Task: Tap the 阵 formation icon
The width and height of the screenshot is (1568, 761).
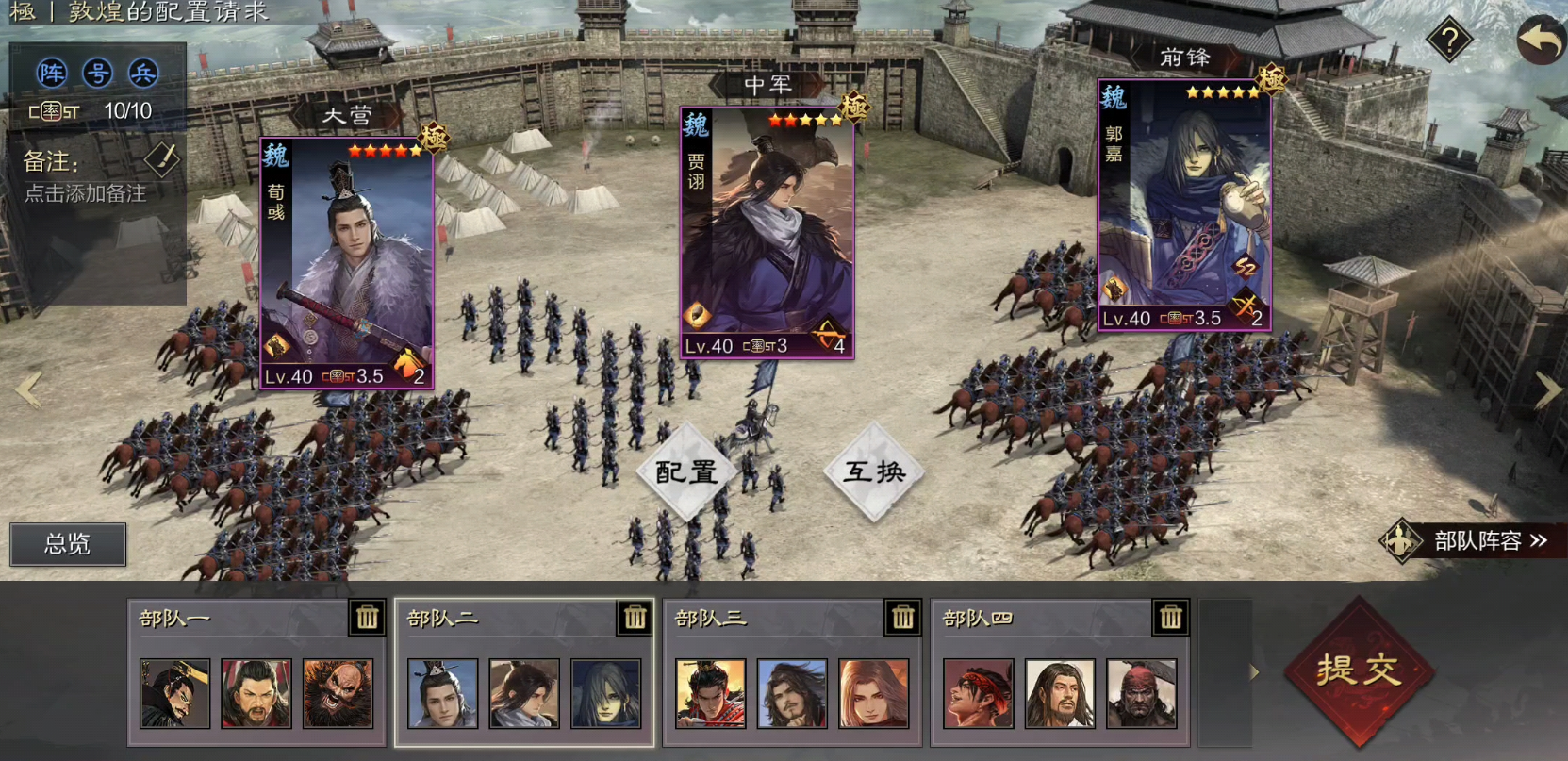Action: [52, 73]
